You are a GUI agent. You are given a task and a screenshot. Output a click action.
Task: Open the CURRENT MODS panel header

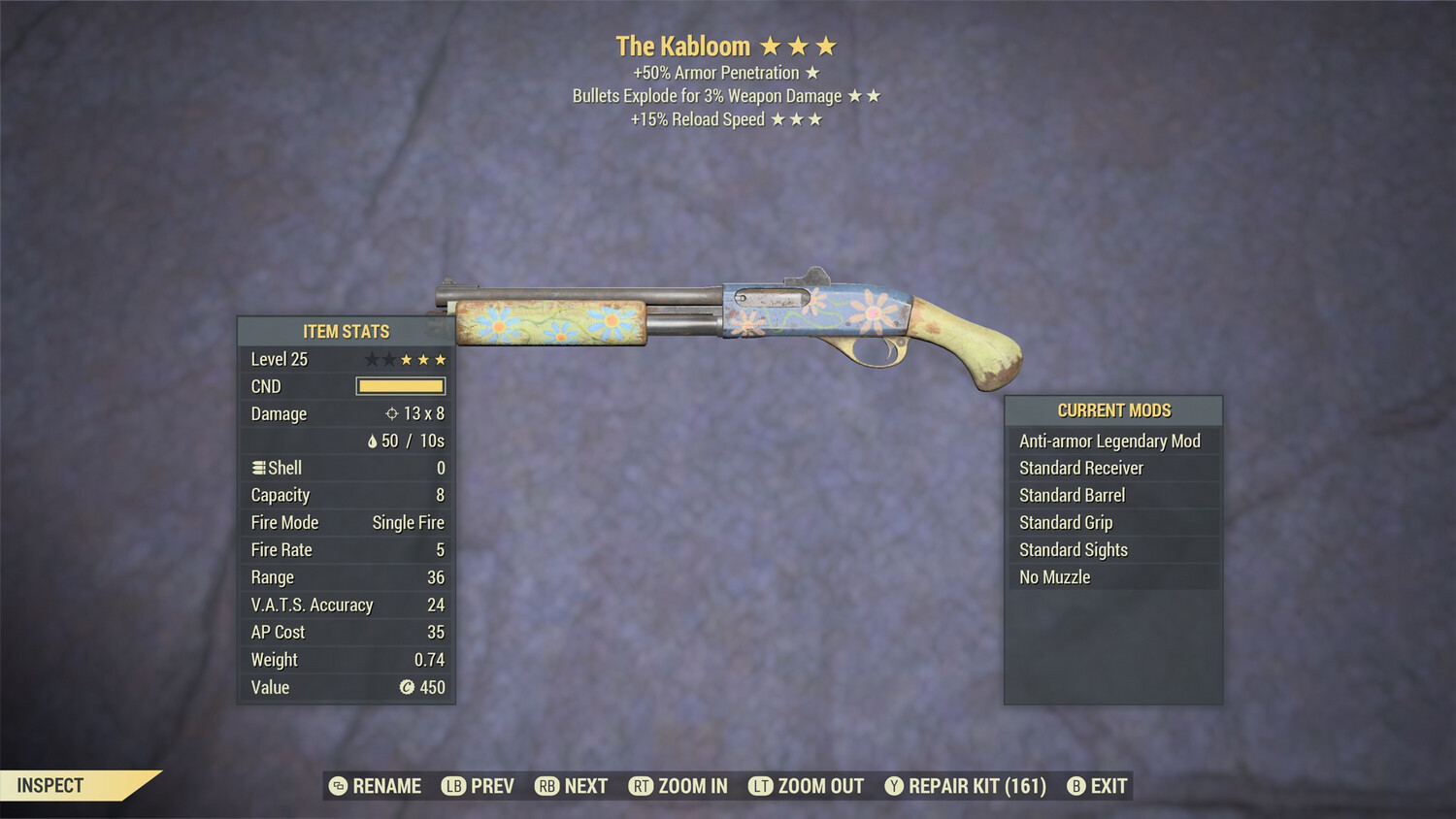[1113, 409]
